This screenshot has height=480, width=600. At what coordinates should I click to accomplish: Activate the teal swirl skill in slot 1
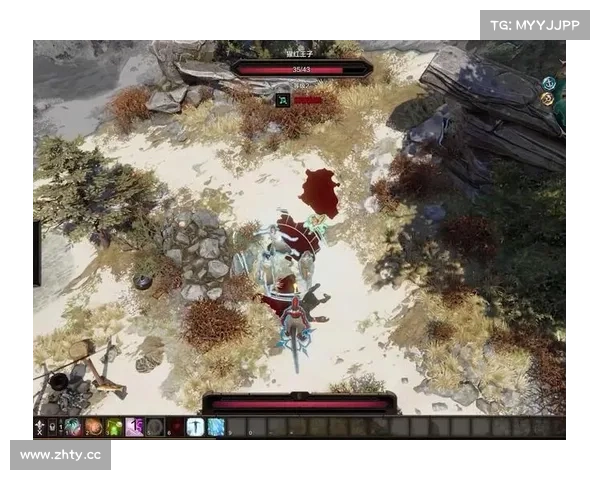point(74,427)
